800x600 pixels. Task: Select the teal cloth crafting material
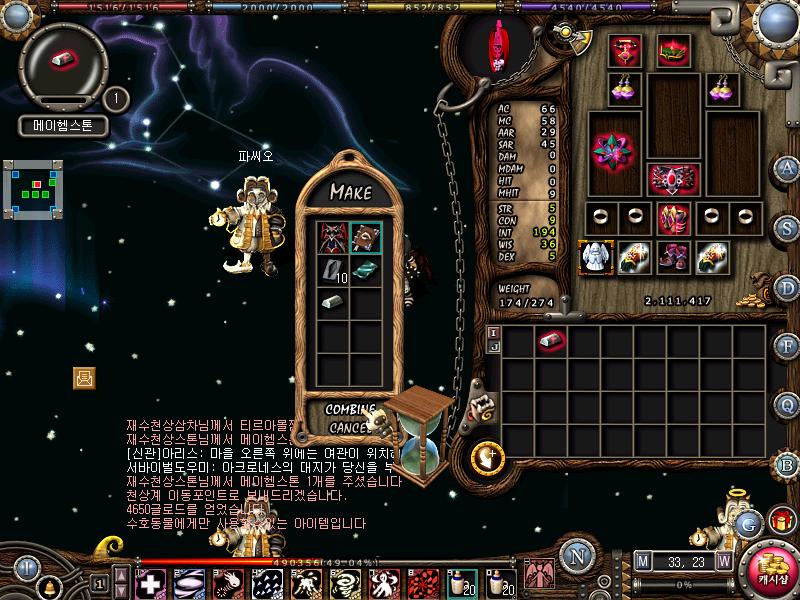coord(365,271)
